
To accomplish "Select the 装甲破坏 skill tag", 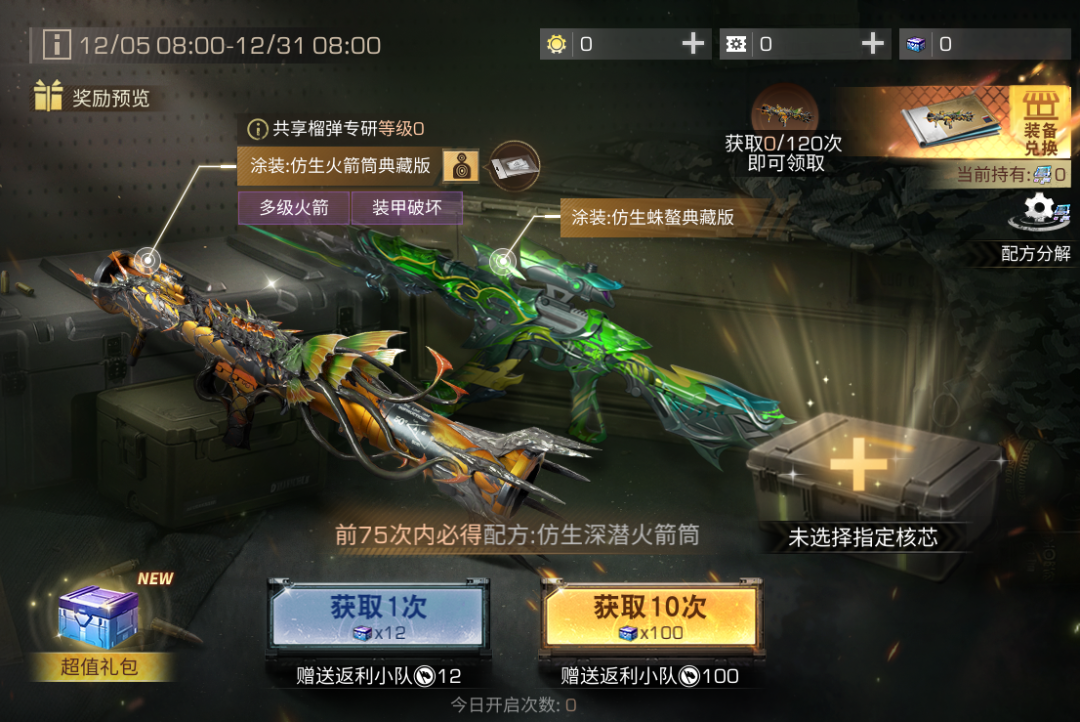I will pyautogui.click(x=406, y=207).
